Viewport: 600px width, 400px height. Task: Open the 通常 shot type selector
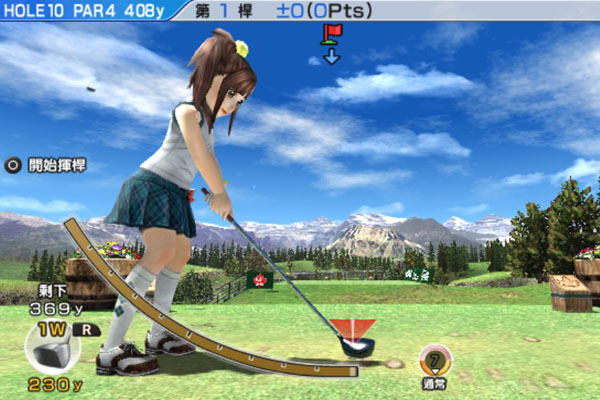tap(432, 365)
